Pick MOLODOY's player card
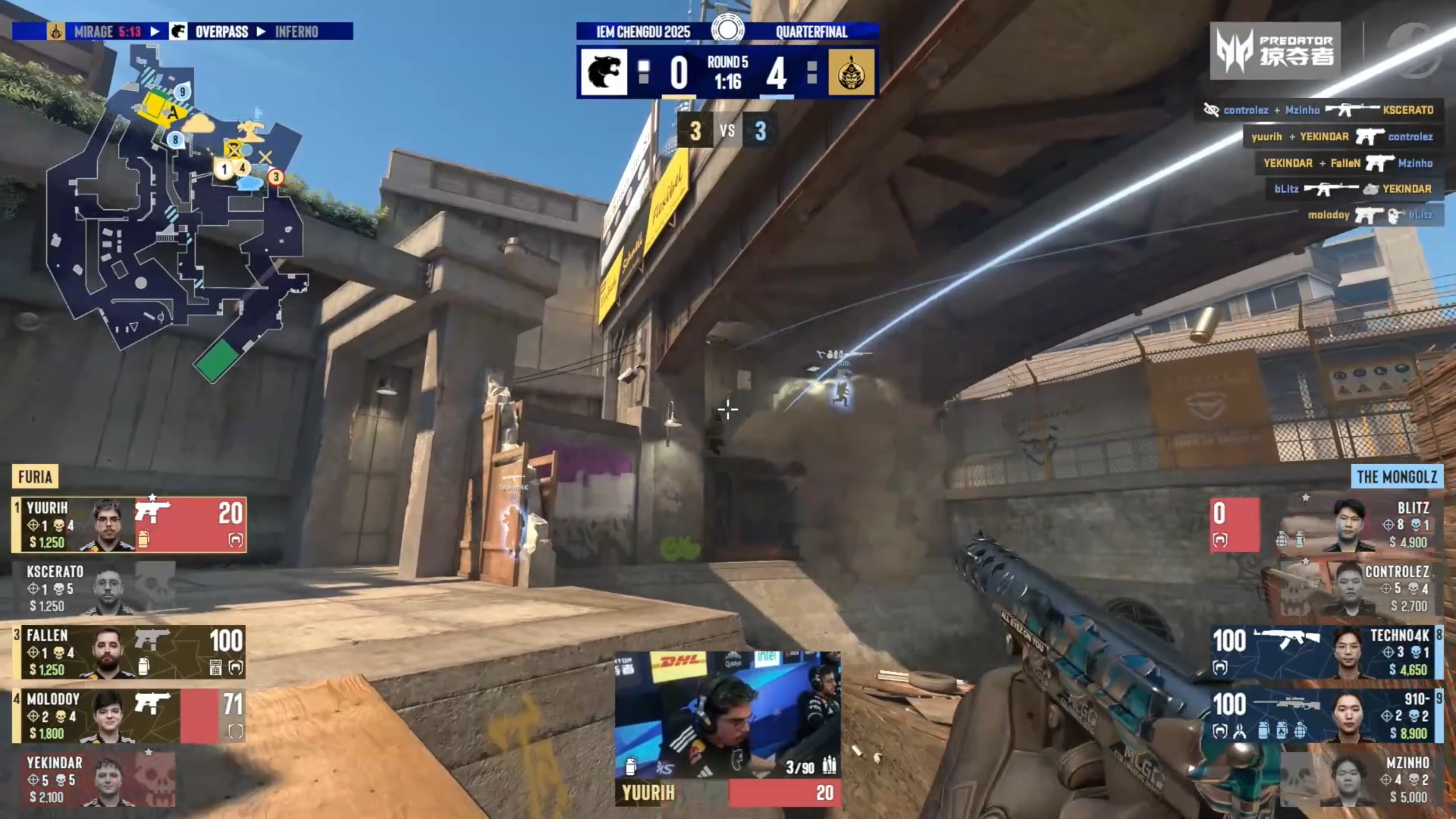Viewport: 1456px width, 819px height. 129,715
